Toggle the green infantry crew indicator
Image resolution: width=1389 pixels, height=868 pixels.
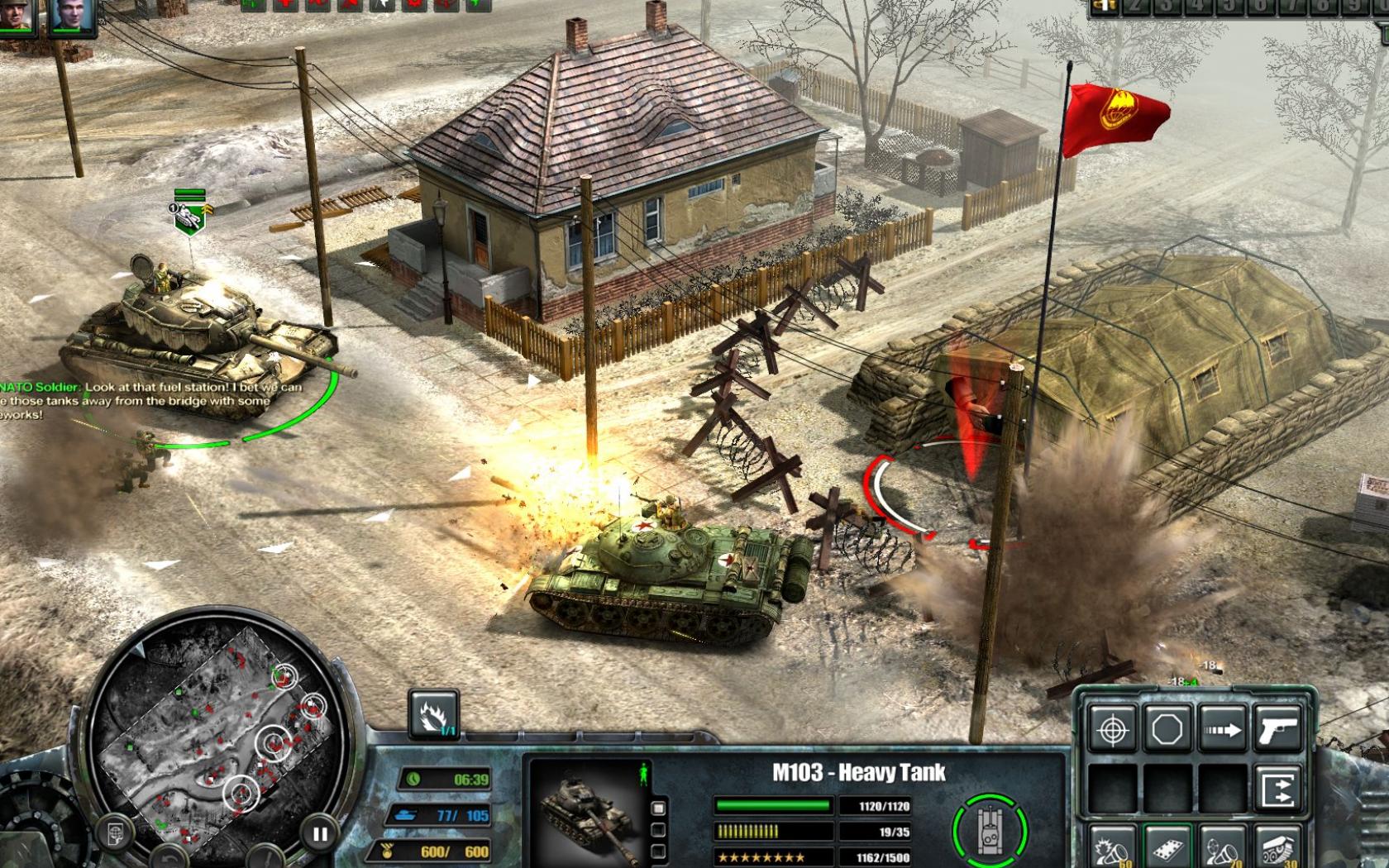644,774
